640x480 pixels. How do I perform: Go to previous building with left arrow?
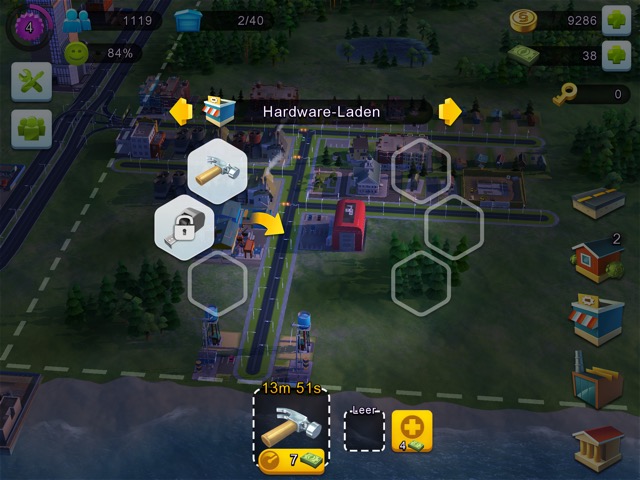pos(181,111)
